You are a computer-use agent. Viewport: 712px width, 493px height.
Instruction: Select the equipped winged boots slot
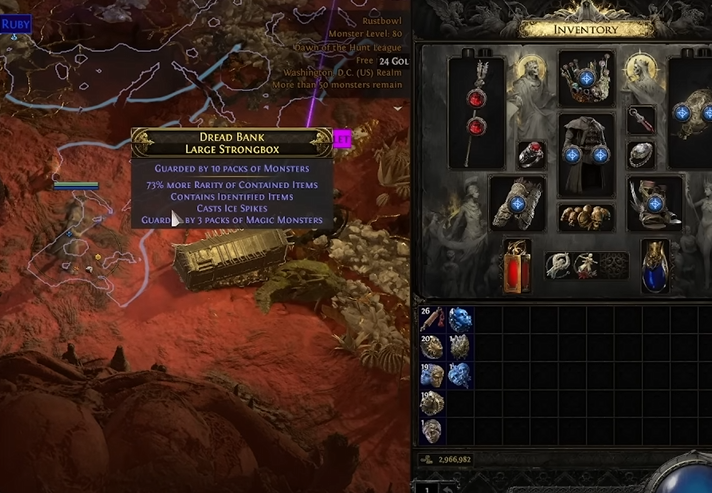point(654,202)
